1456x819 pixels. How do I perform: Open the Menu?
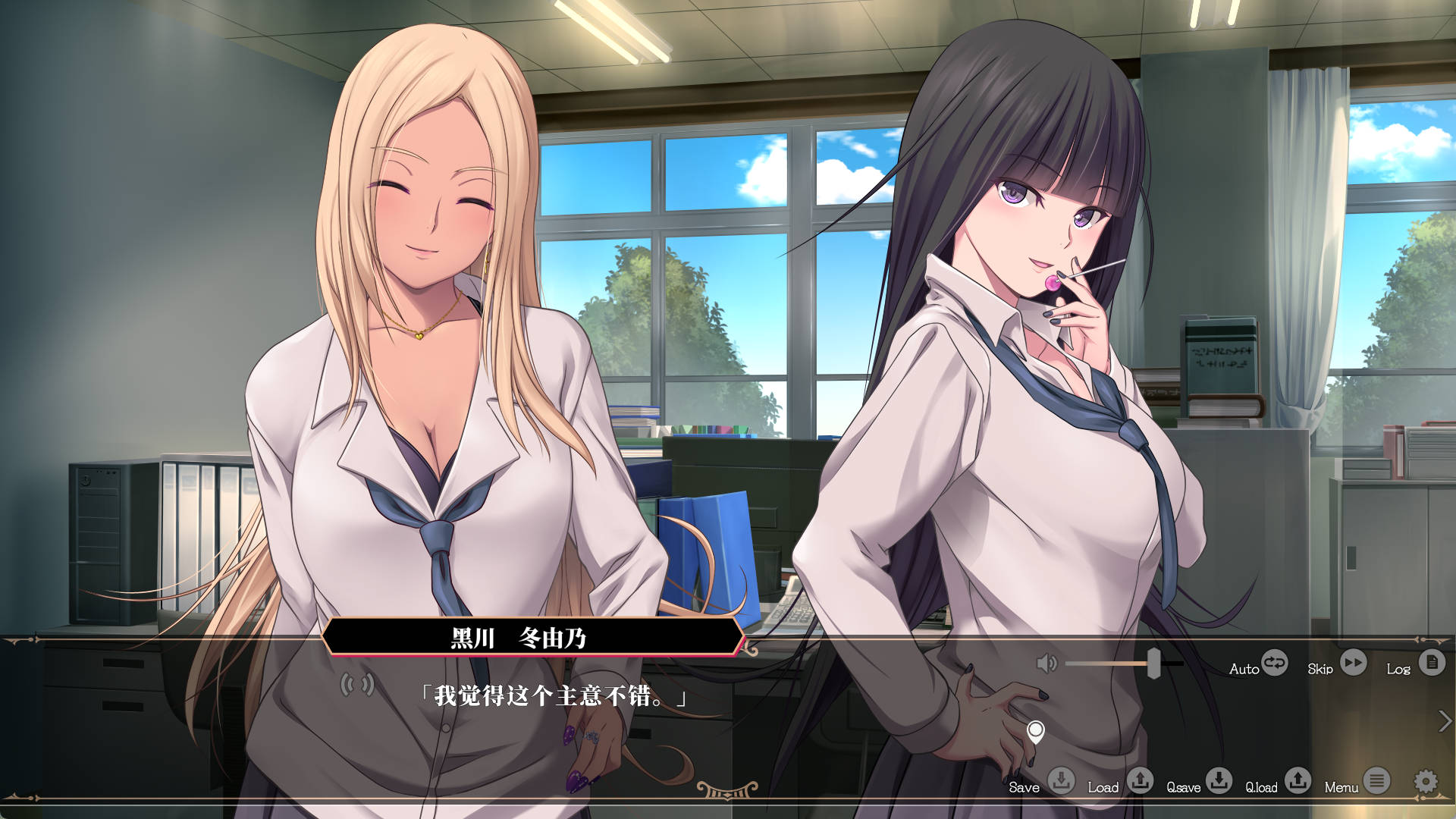click(x=1376, y=780)
